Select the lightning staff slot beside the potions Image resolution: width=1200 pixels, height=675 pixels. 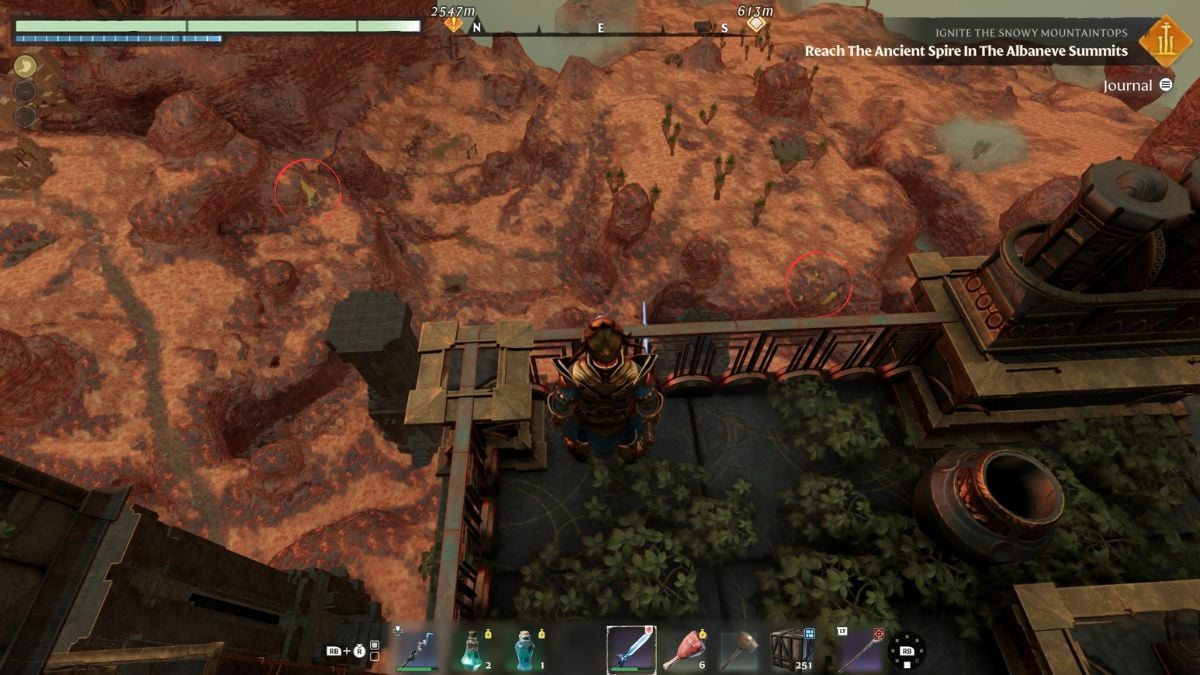[417, 649]
